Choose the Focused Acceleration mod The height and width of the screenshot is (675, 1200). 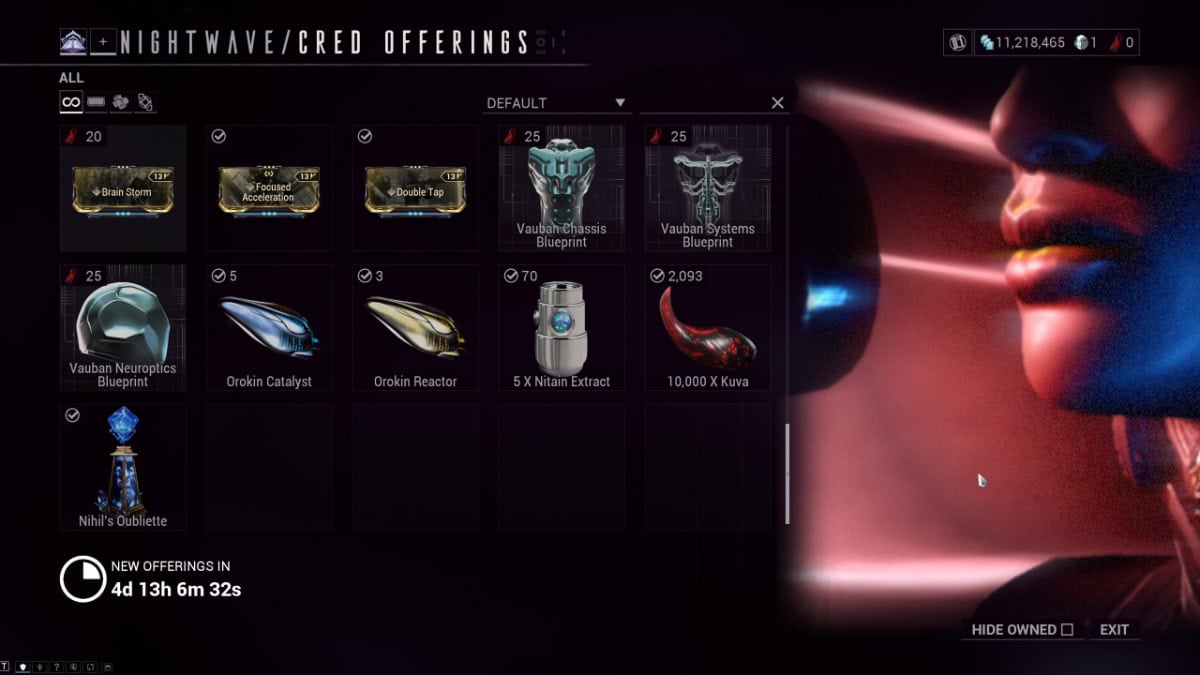tap(269, 188)
